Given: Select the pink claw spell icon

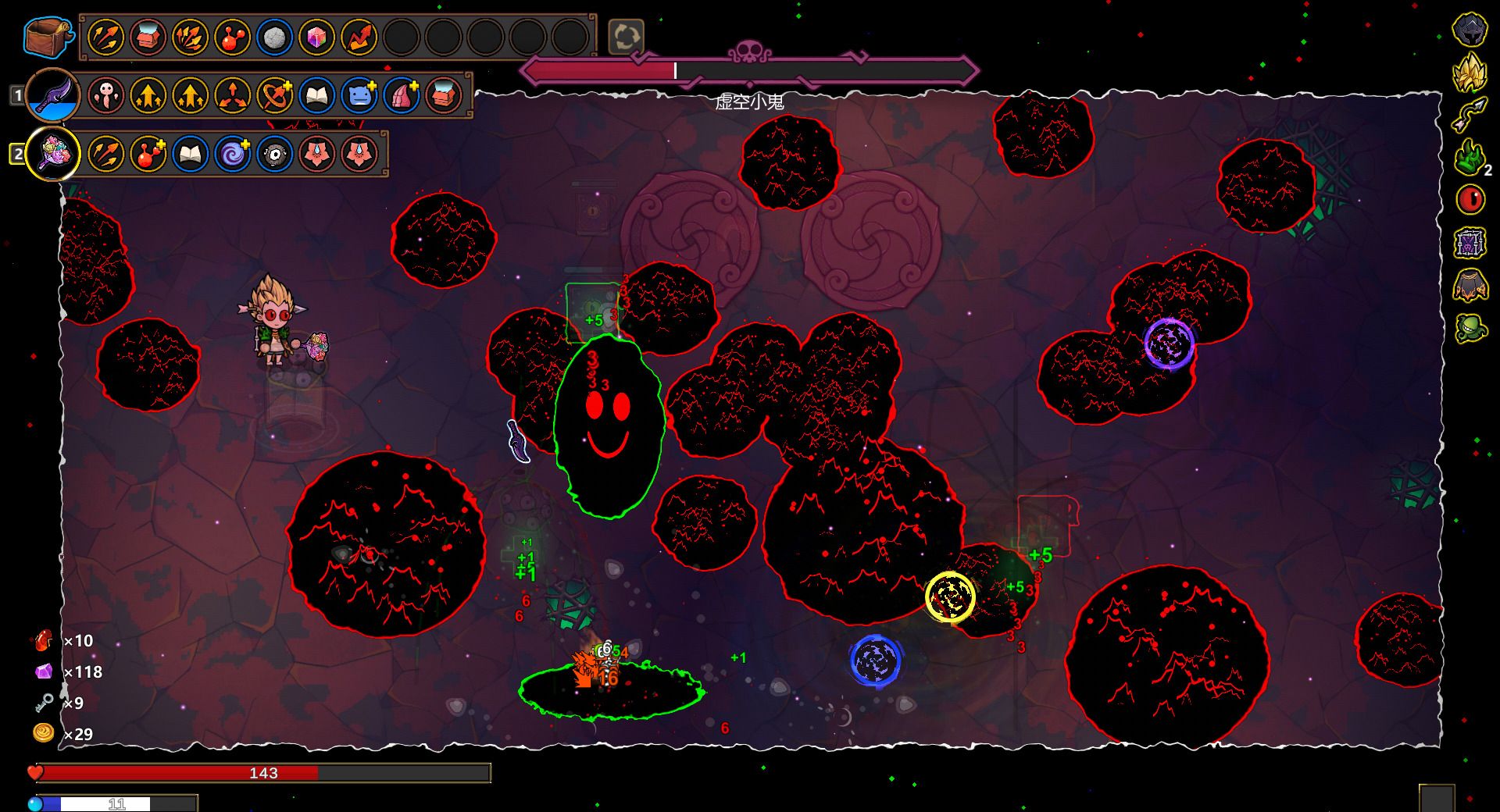Looking at the screenshot, I should (401, 95).
